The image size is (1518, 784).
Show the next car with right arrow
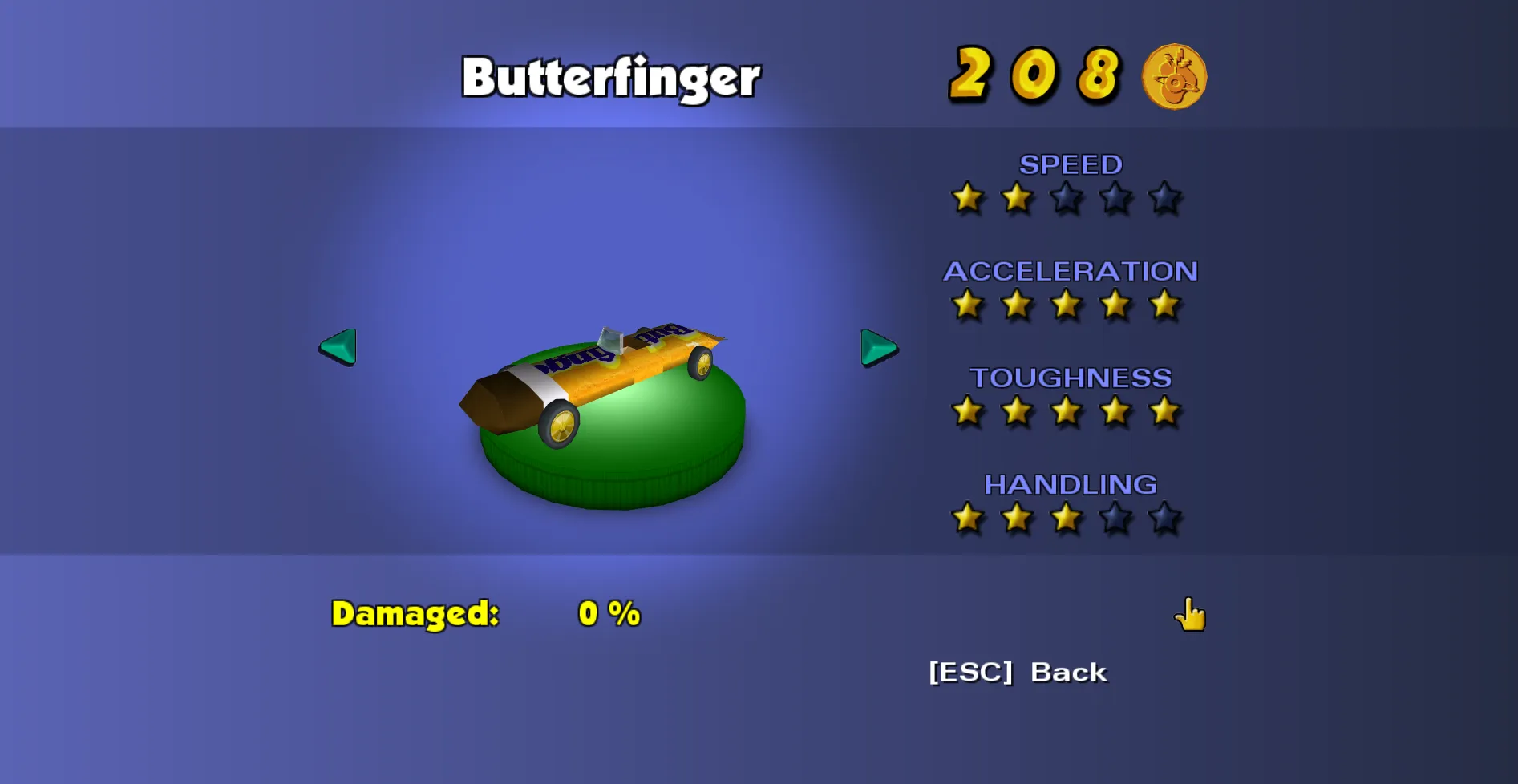pos(879,348)
